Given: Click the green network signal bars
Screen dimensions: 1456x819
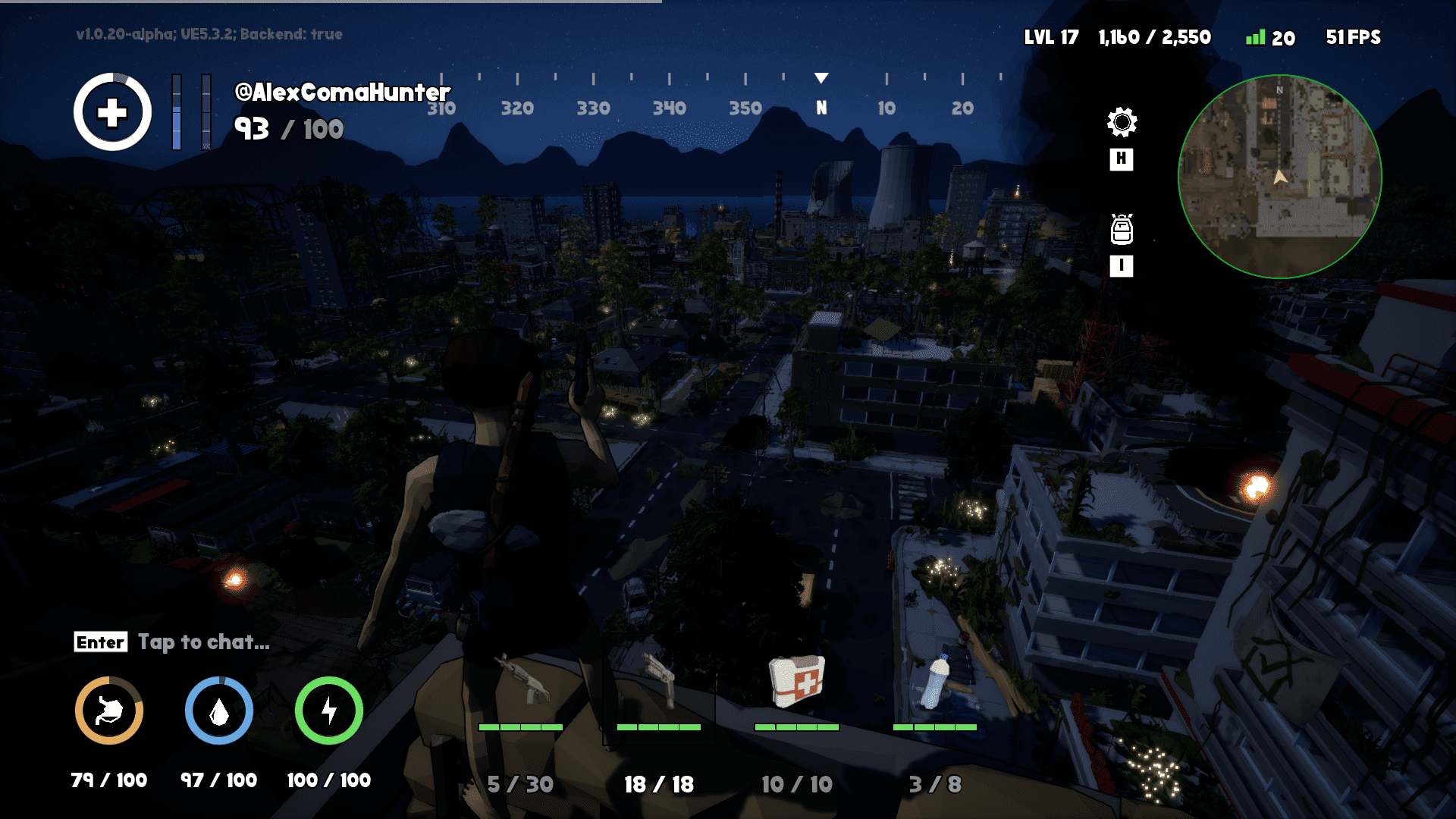Looking at the screenshot, I should point(1255,36).
